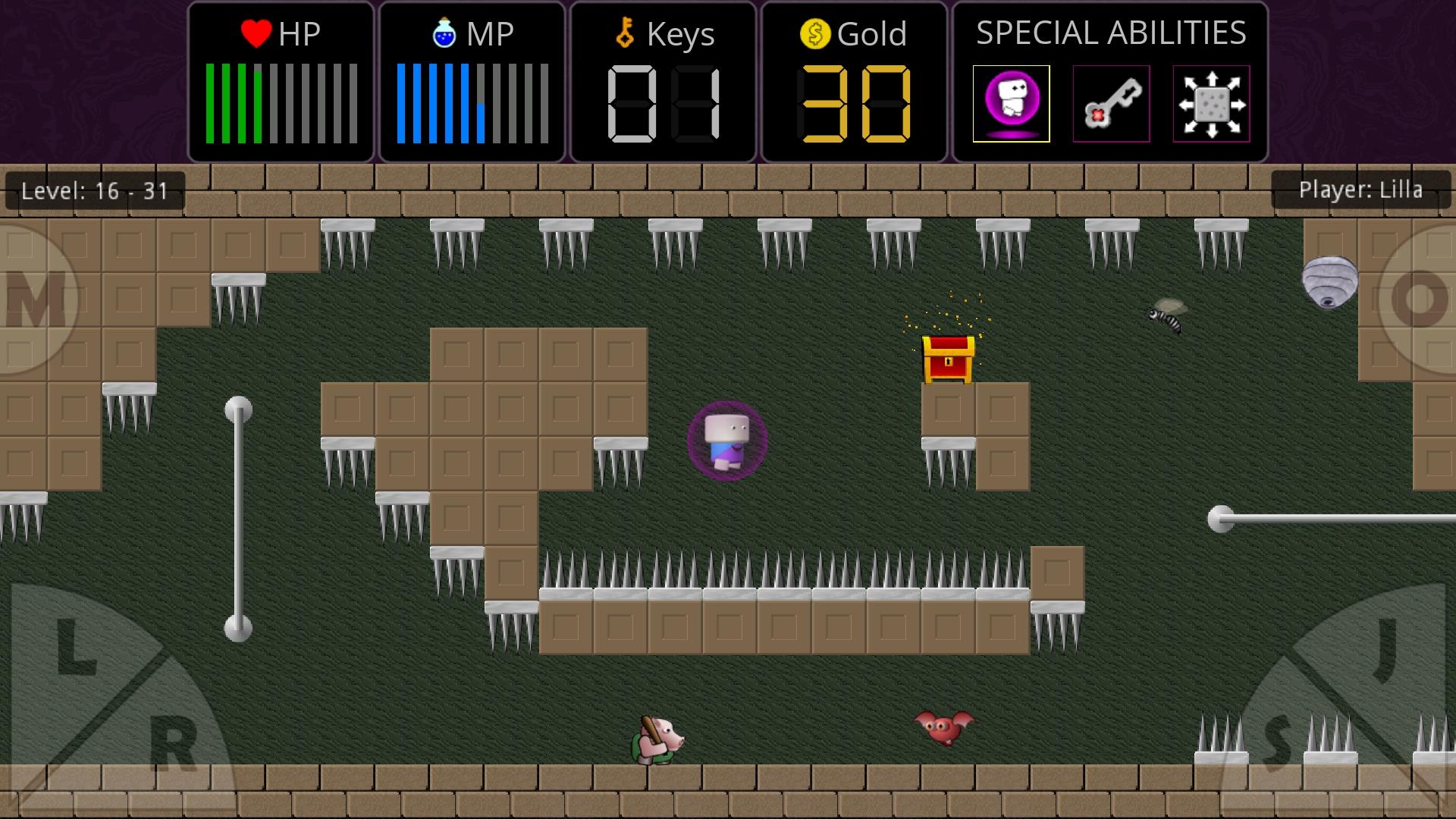
Task: Select the bubble-shielded player character
Action: point(726,440)
